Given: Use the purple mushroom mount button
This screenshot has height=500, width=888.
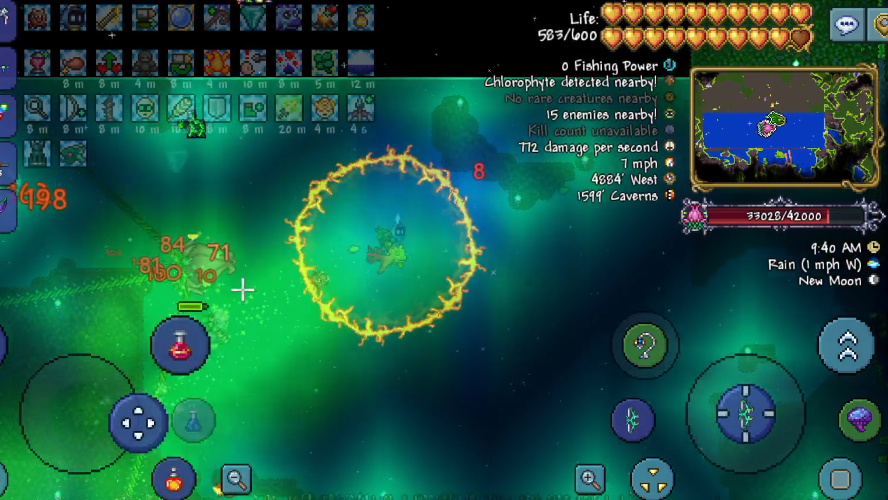Looking at the screenshot, I should tap(859, 419).
